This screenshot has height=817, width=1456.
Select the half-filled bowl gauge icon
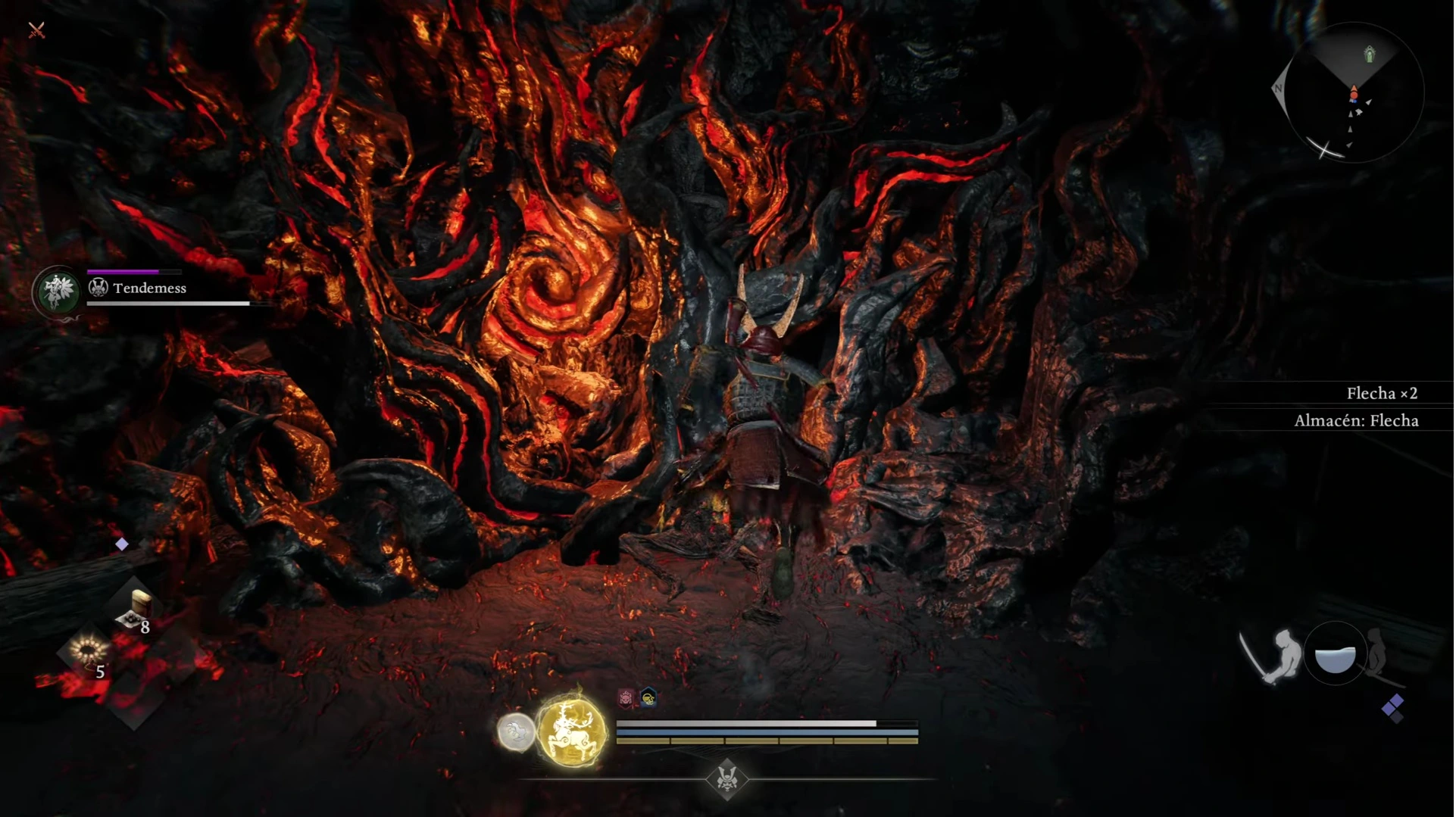click(1335, 656)
